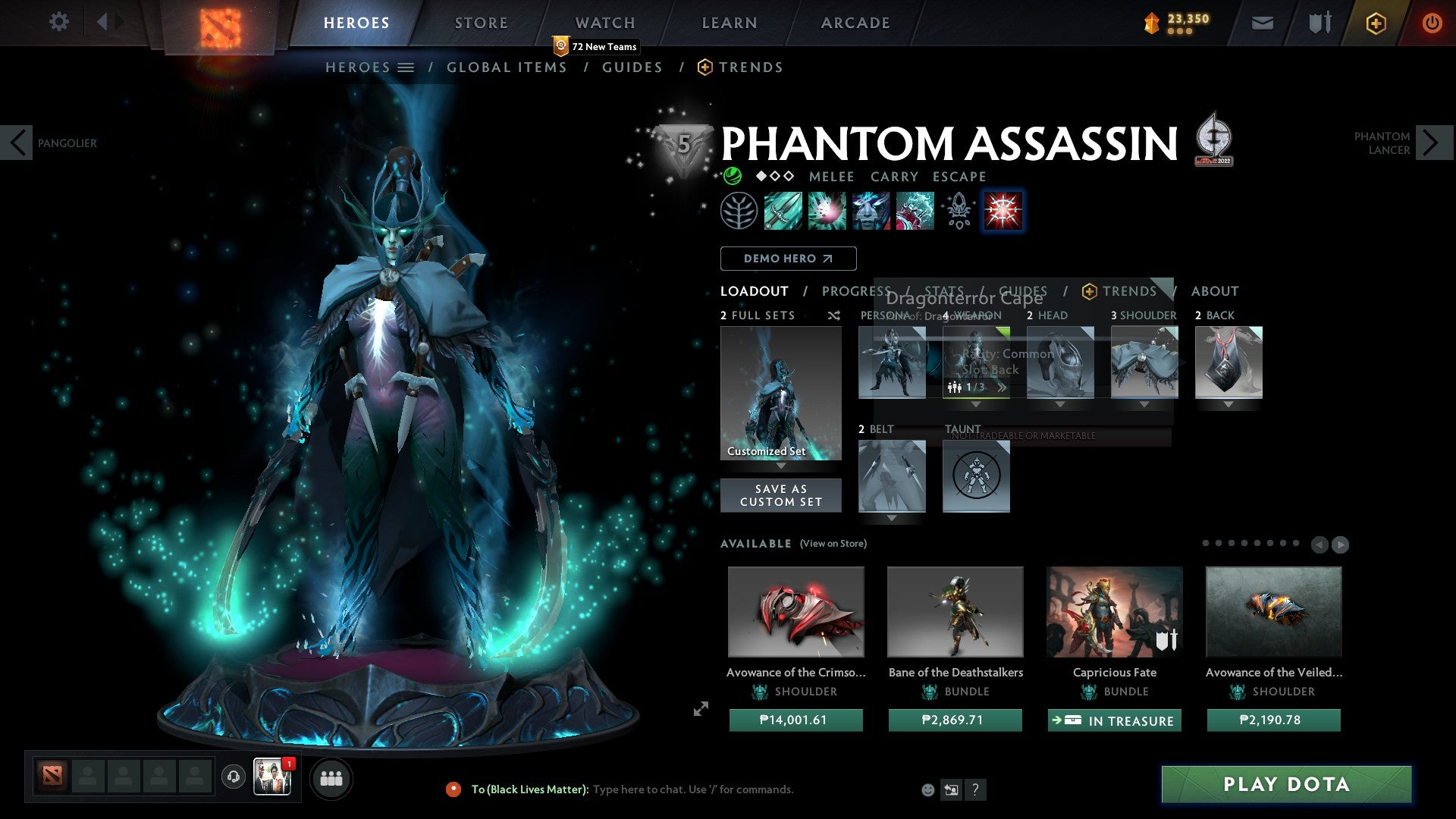
Task: Open the Learn menu
Action: tap(729, 23)
